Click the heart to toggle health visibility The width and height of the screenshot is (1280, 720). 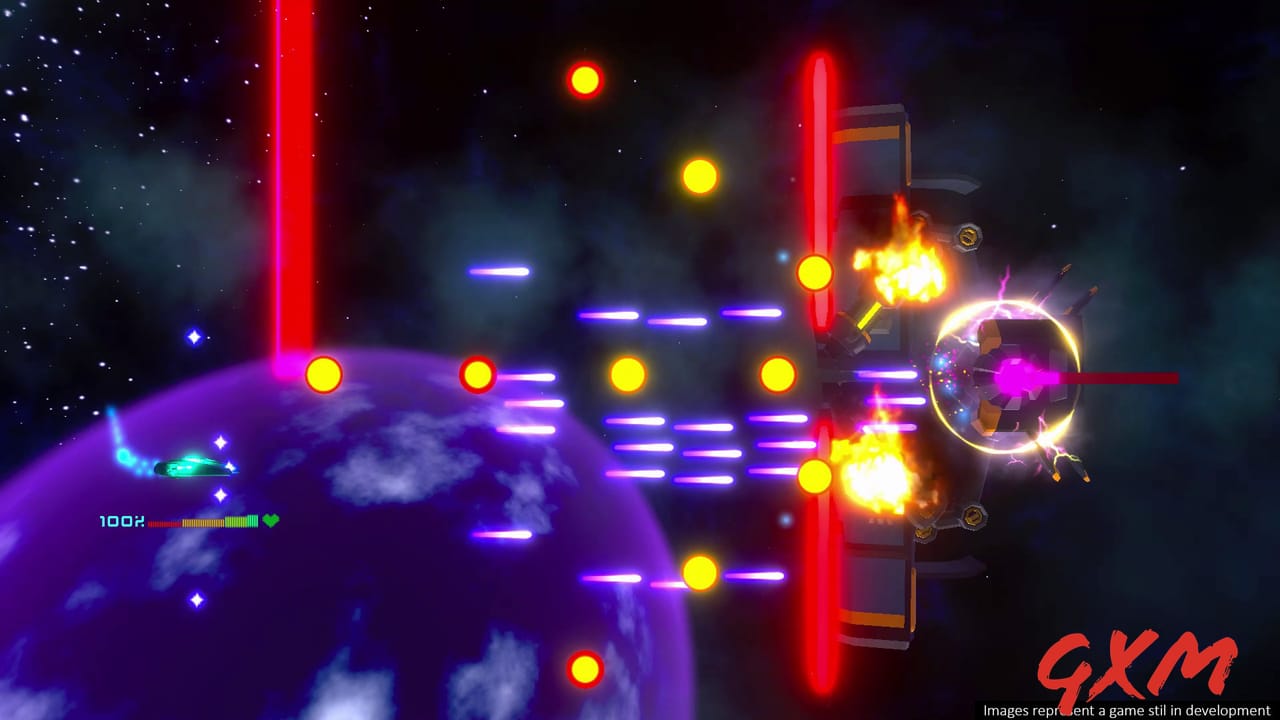coord(271,521)
